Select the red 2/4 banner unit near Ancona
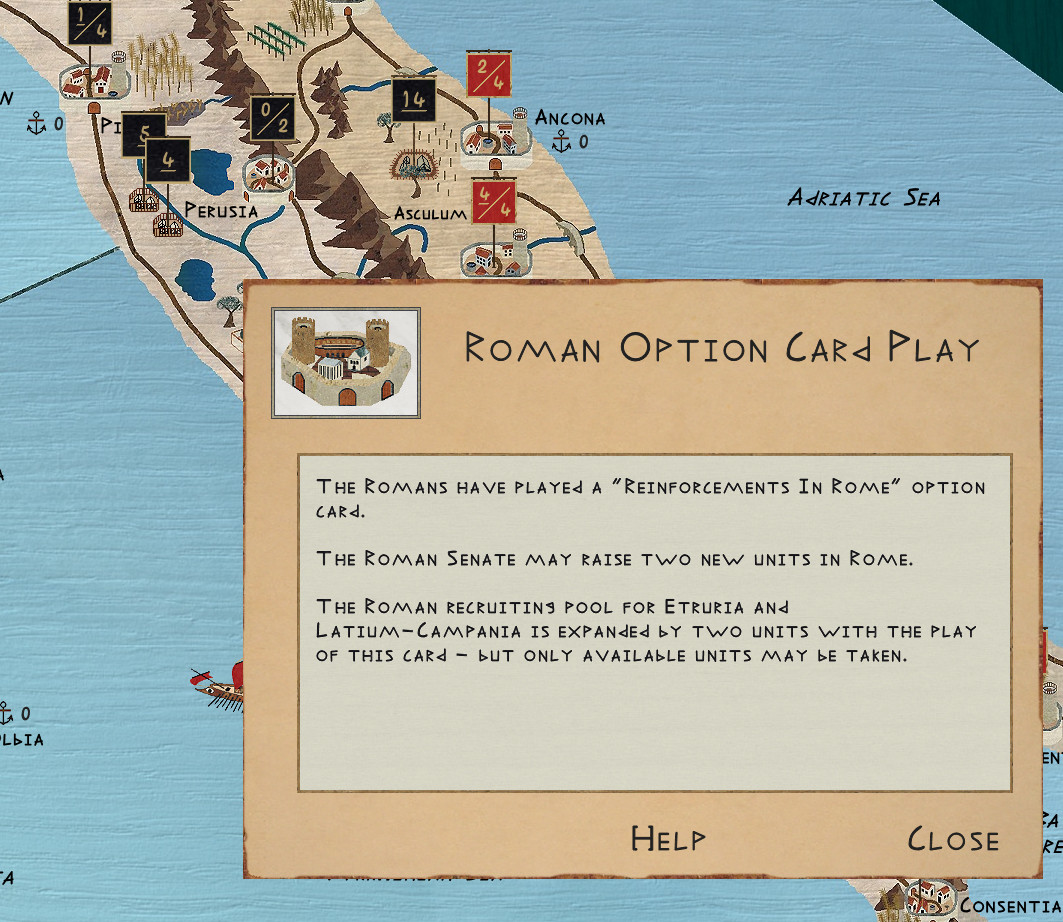Image resolution: width=1063 pixels, height=922 pixels. [x=489, y=75]
